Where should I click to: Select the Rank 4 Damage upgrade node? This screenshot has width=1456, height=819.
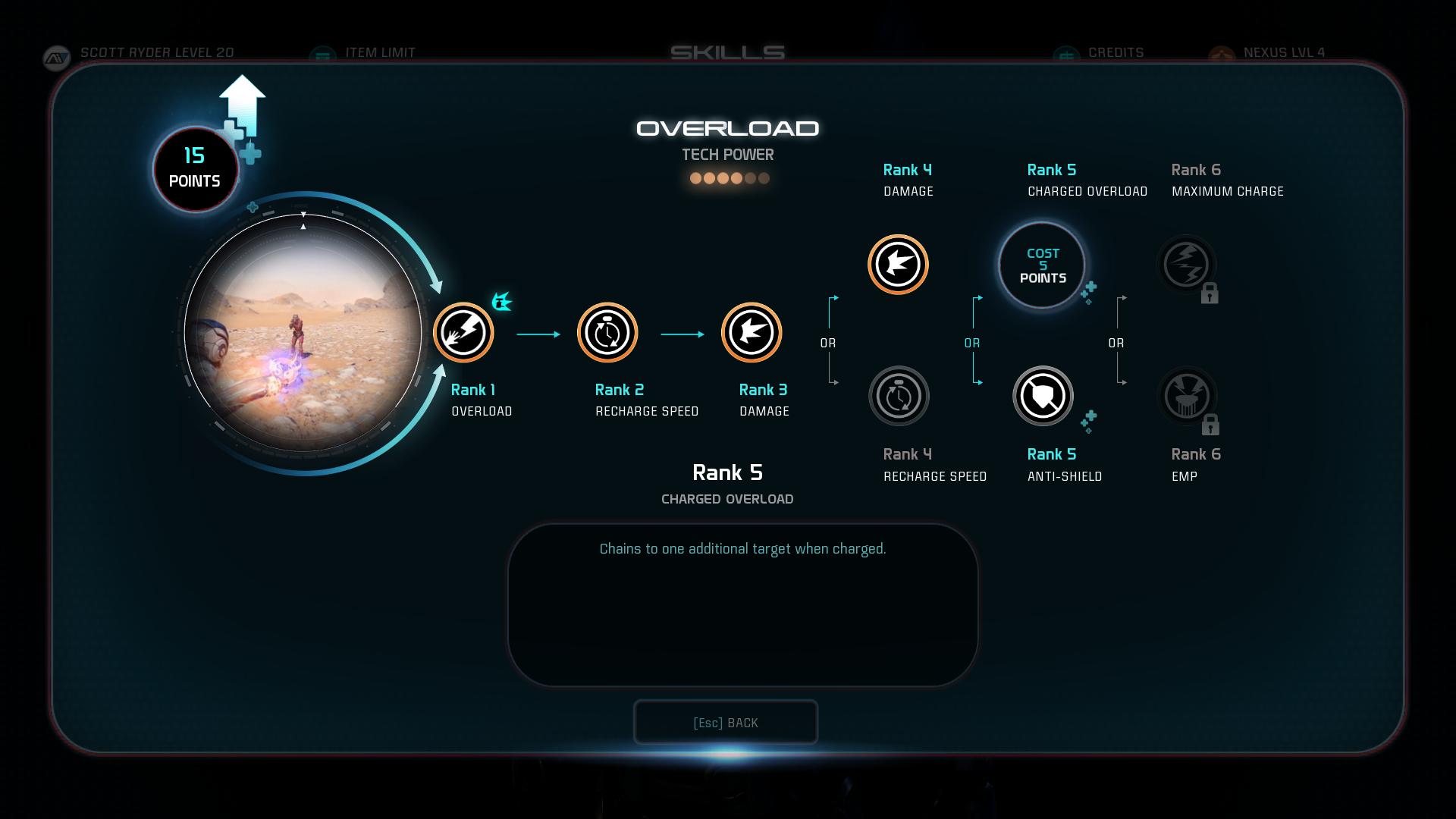pyautogui.click(x=899, y=264)
